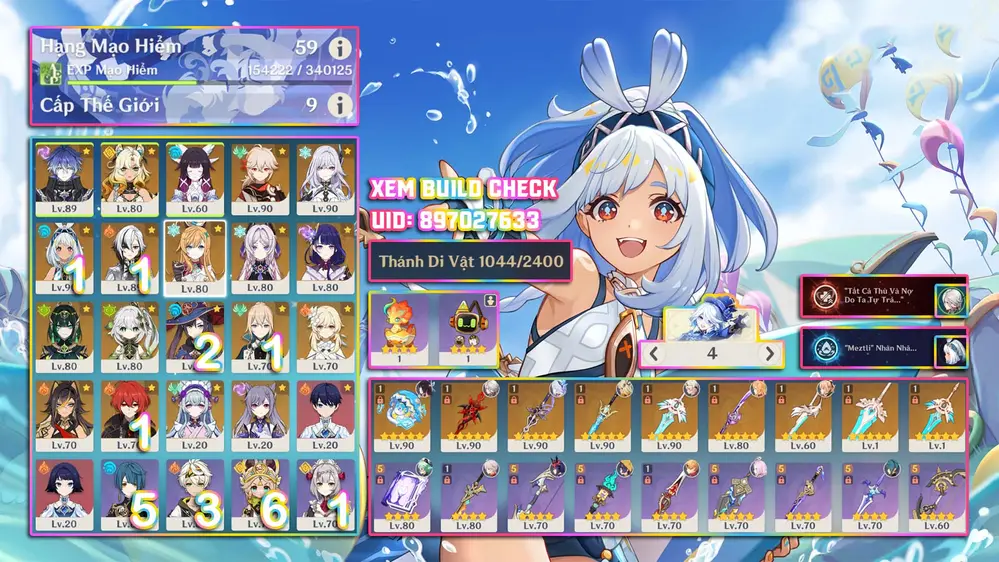Choose Keqing's Lv.20 character card
Image resolution: width=999 pixels, height=562 pixels.
click(260, 410)
